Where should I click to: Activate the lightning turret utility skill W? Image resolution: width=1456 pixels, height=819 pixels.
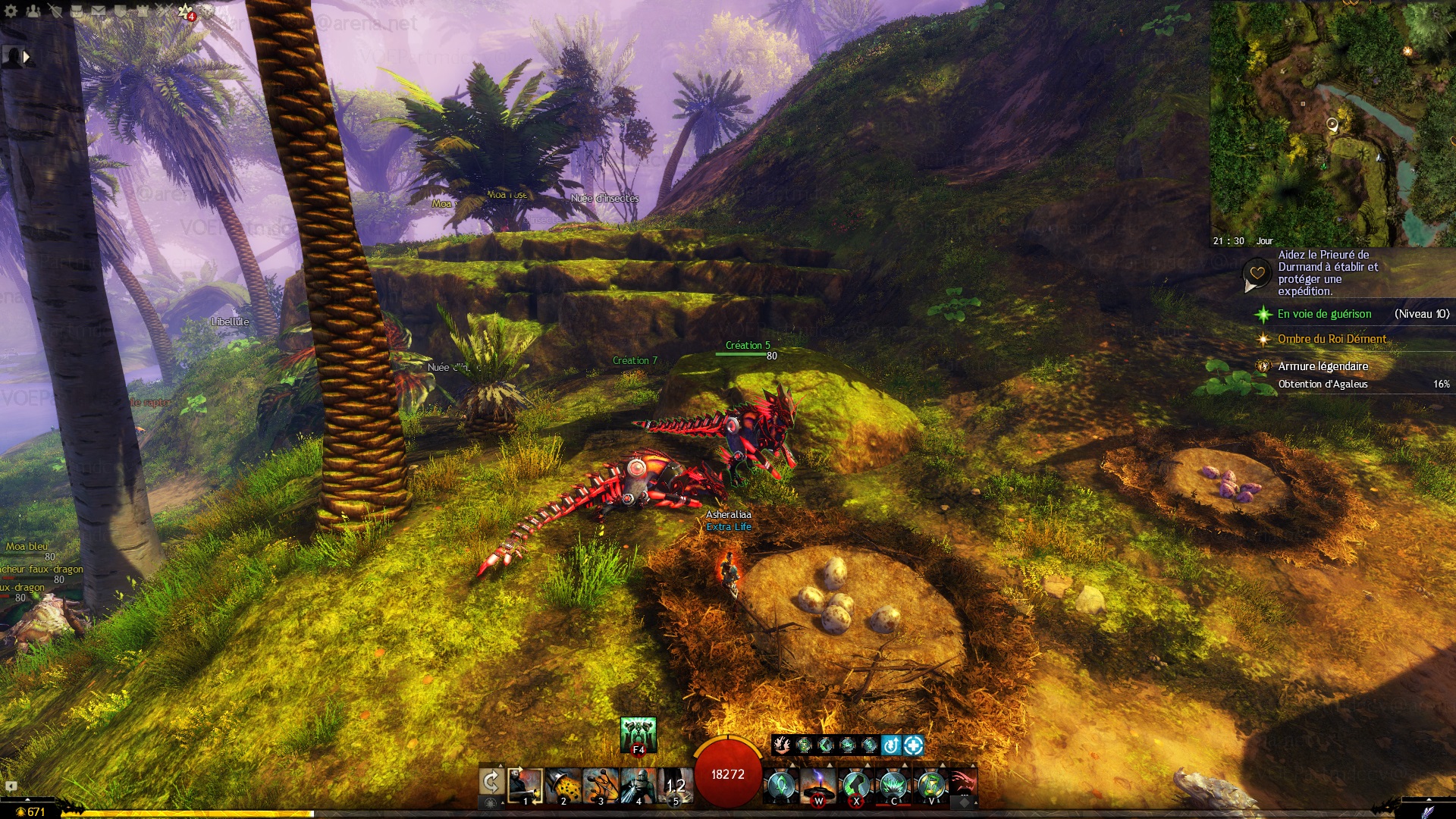[818, 786]
